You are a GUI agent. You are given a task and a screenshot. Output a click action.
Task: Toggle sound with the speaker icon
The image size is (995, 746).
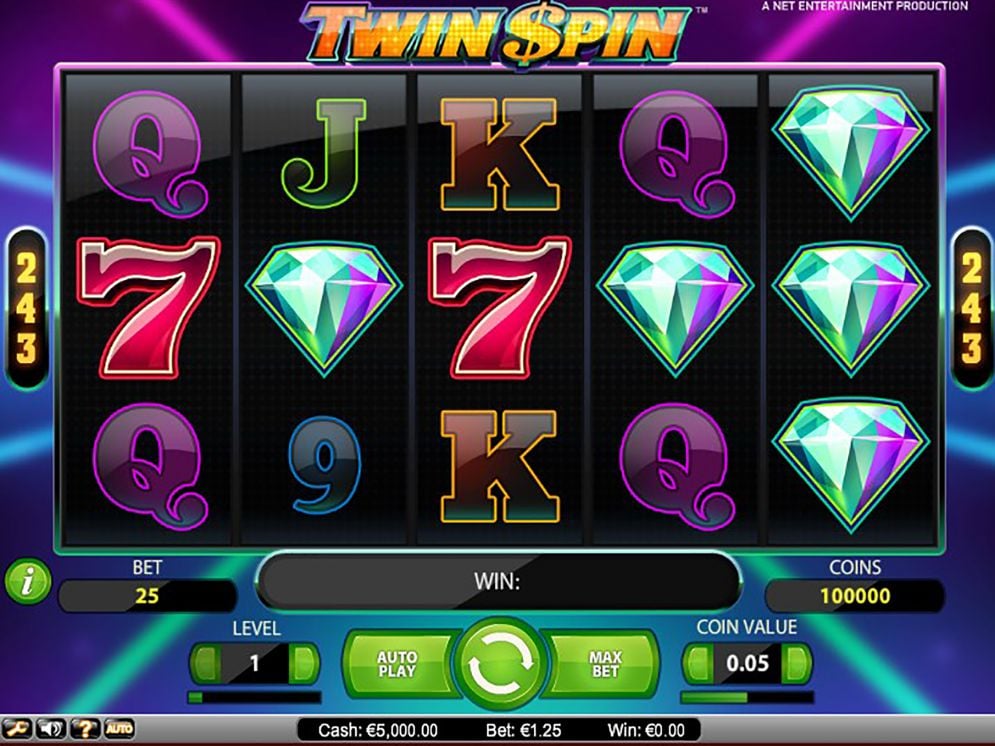pos(50,729)
